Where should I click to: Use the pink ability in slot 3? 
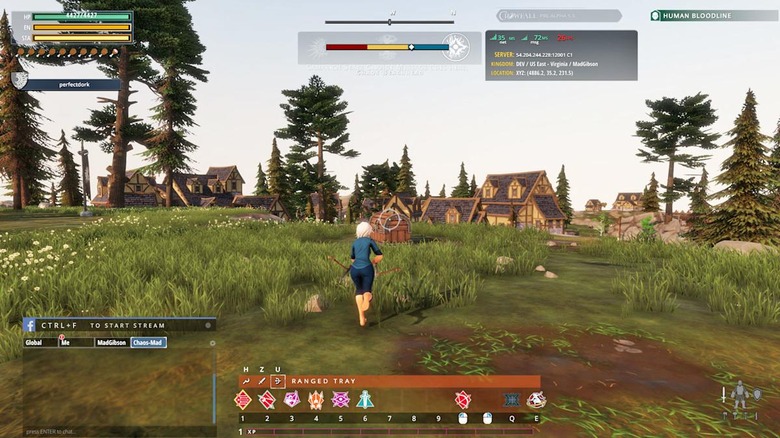pos(292,400)
